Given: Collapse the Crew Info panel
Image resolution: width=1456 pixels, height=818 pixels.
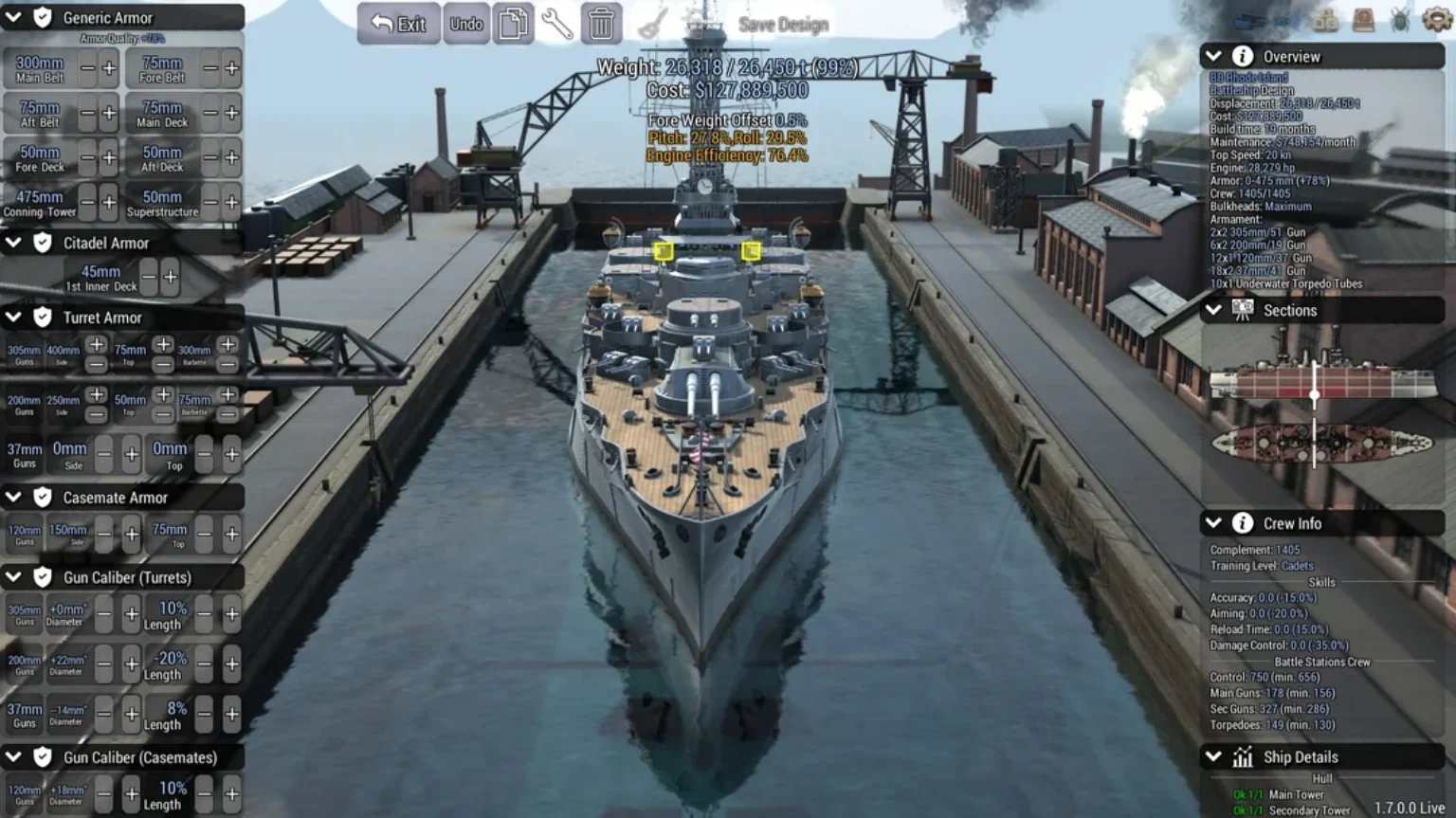Looking at the screenshot, I should coord(1213,523).
